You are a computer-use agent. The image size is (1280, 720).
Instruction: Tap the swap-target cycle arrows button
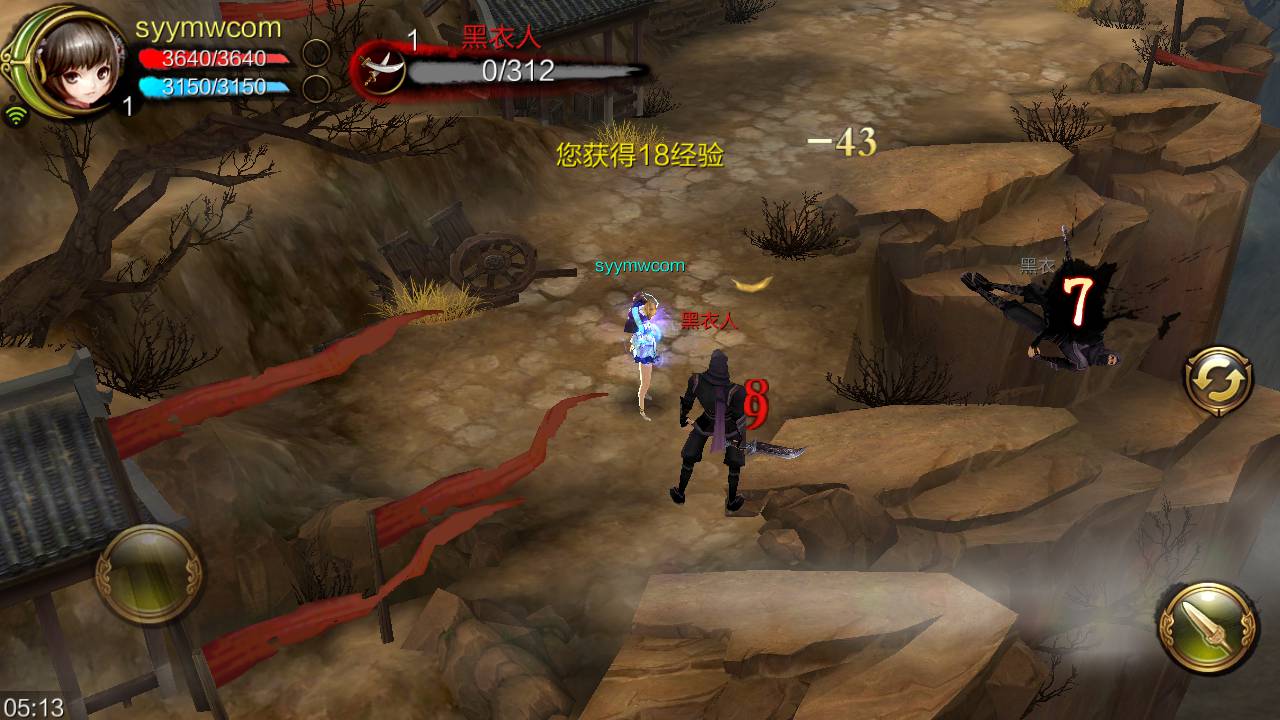(1218, 381)
